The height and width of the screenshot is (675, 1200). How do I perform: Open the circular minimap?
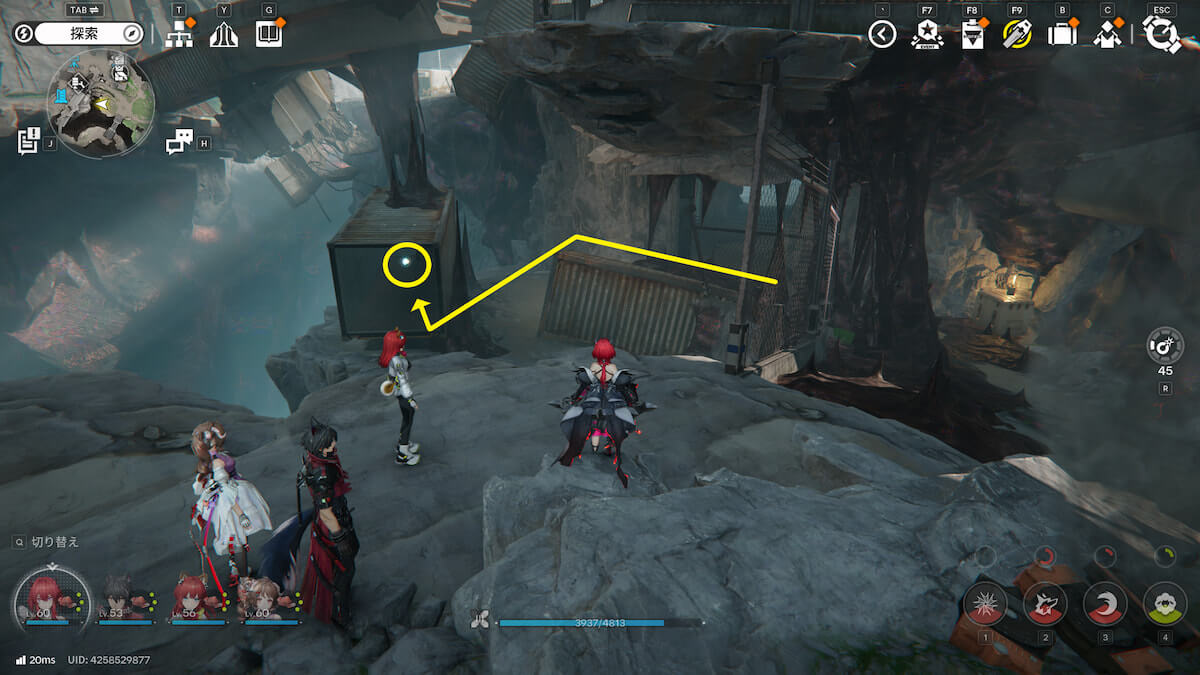pyautogui.click(x=100, y=103)
